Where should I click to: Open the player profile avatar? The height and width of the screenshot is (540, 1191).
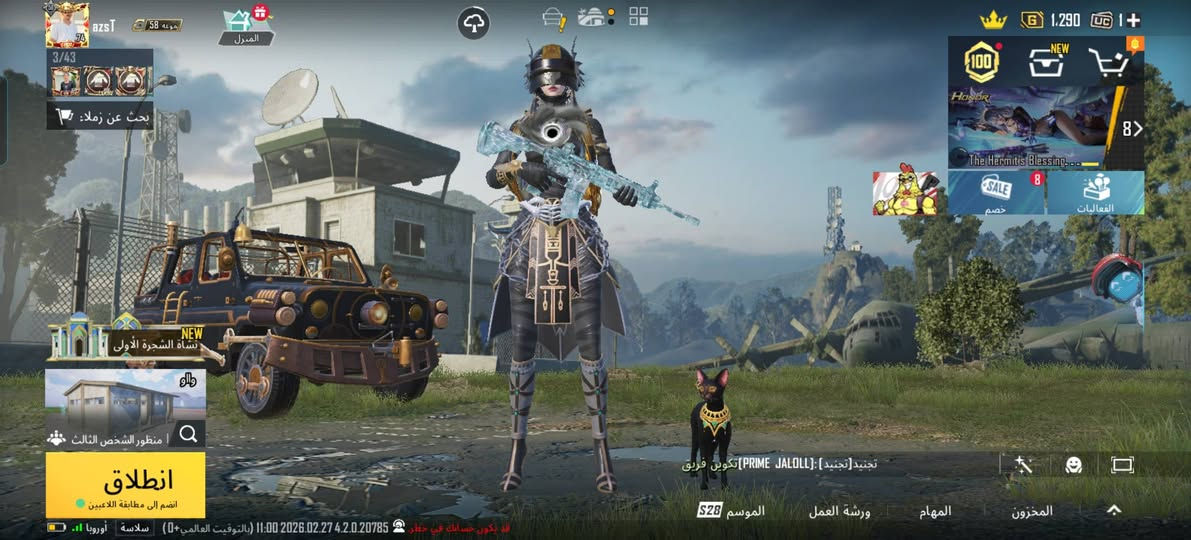click(x=67, y=25)
